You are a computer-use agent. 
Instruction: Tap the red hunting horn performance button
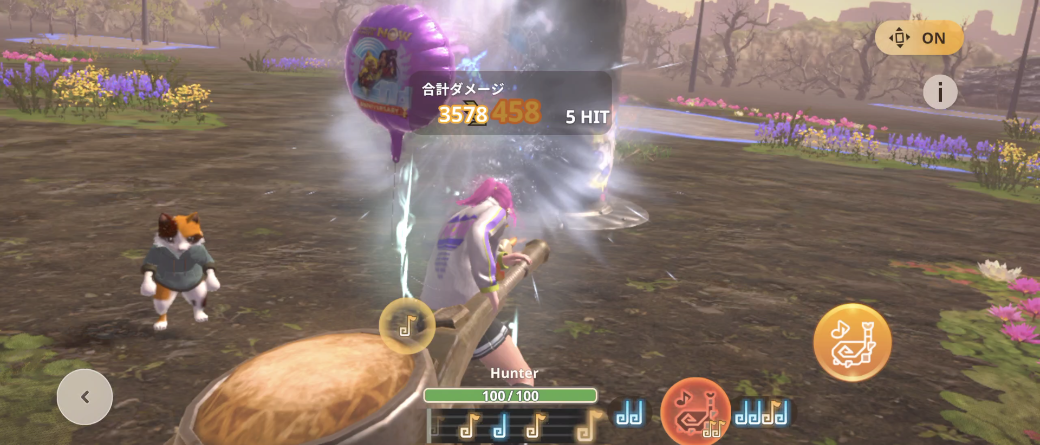click(x=695, y=411)
